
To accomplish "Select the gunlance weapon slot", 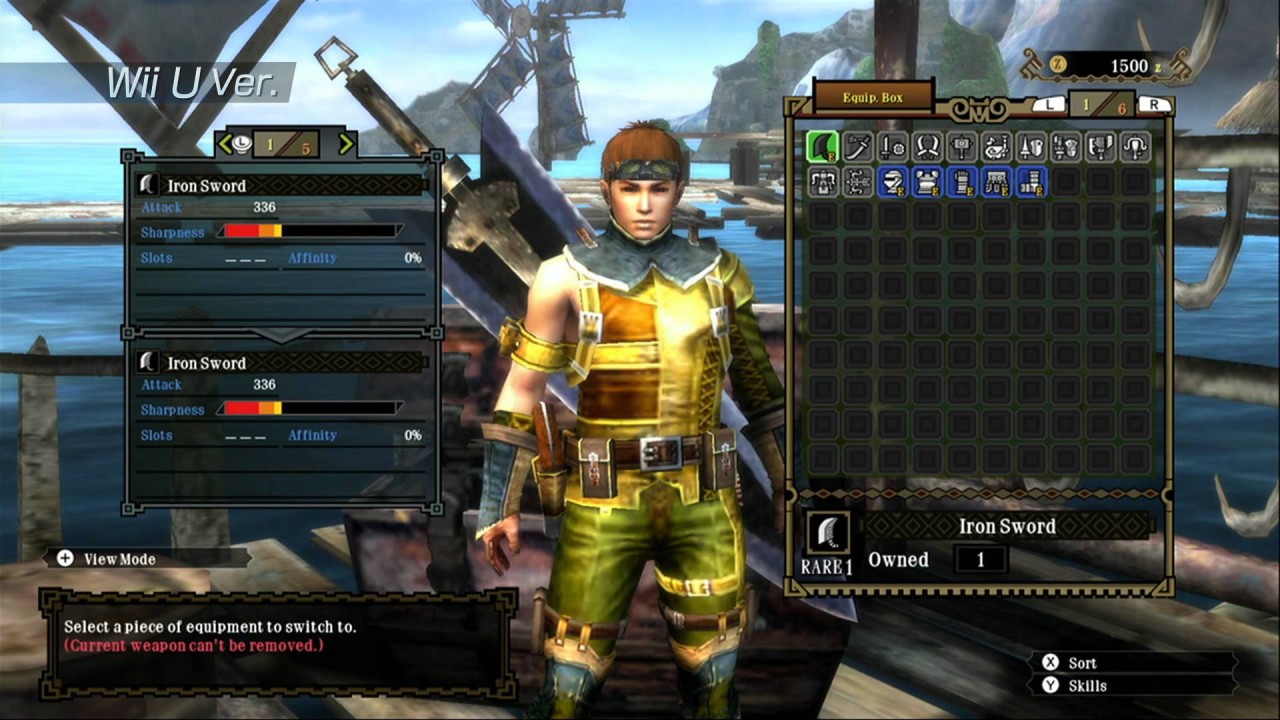I will (x=1066, y=147).
